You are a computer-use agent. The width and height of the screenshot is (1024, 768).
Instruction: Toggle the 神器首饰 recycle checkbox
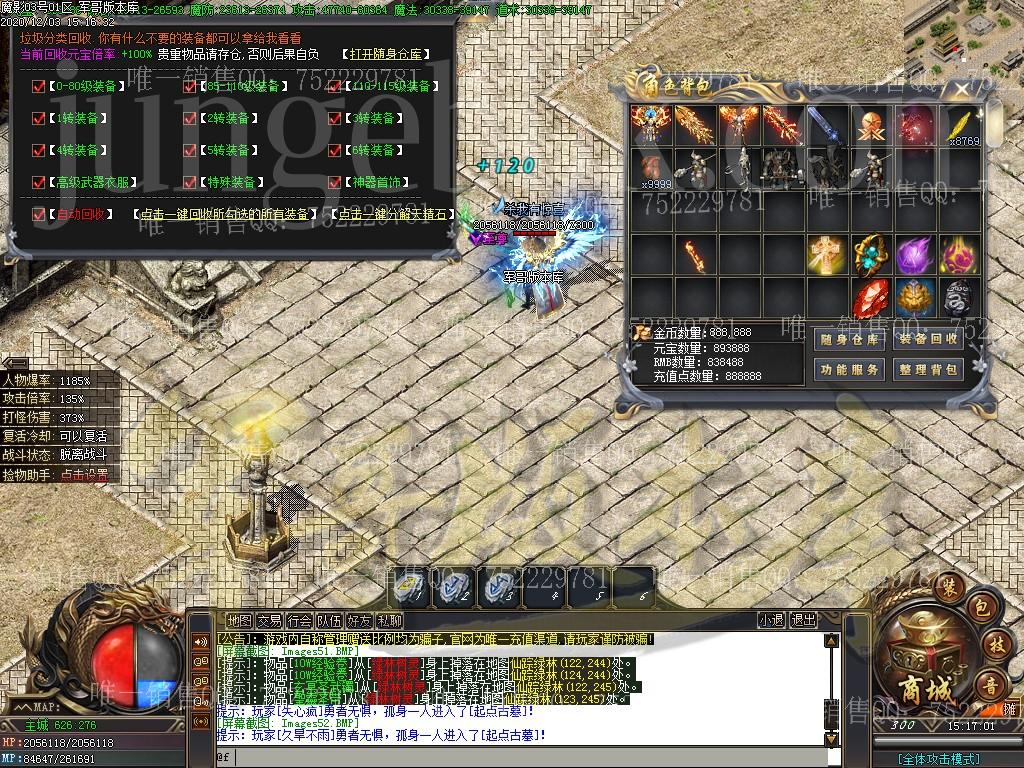pos(335,183)
